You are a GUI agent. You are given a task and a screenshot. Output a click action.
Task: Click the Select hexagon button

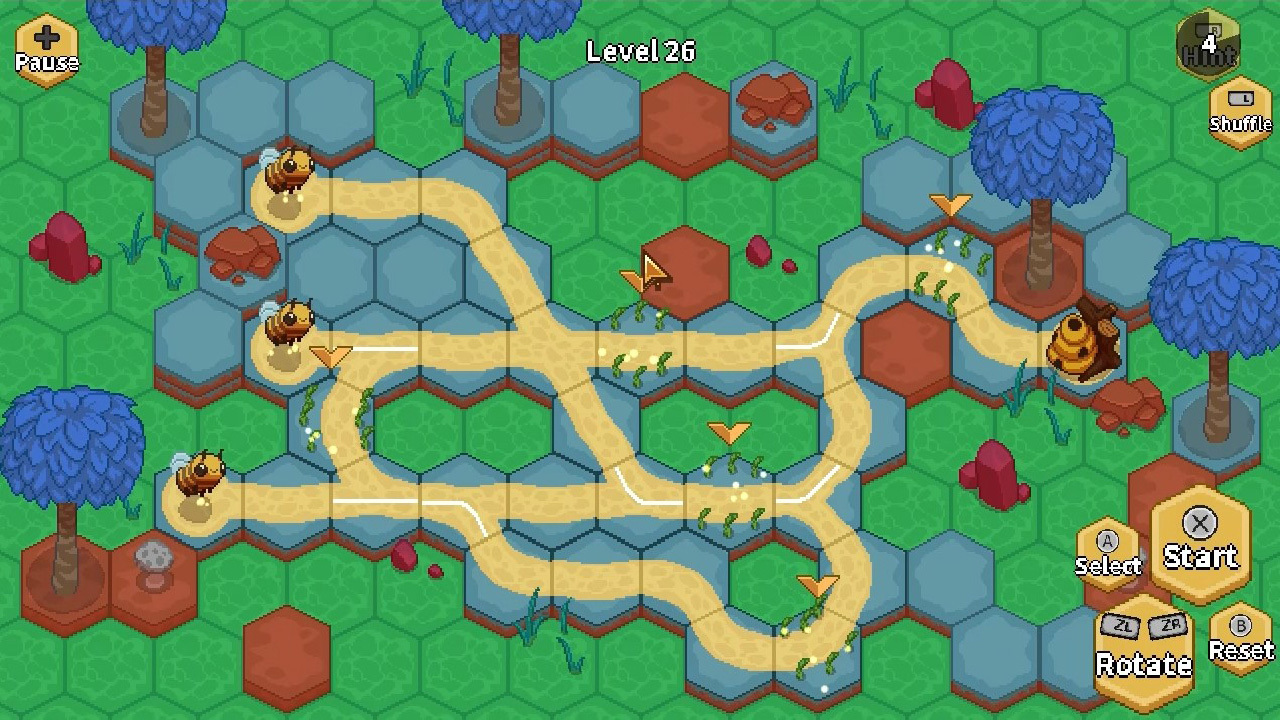pyautogui.click(x=1108, y=545)
